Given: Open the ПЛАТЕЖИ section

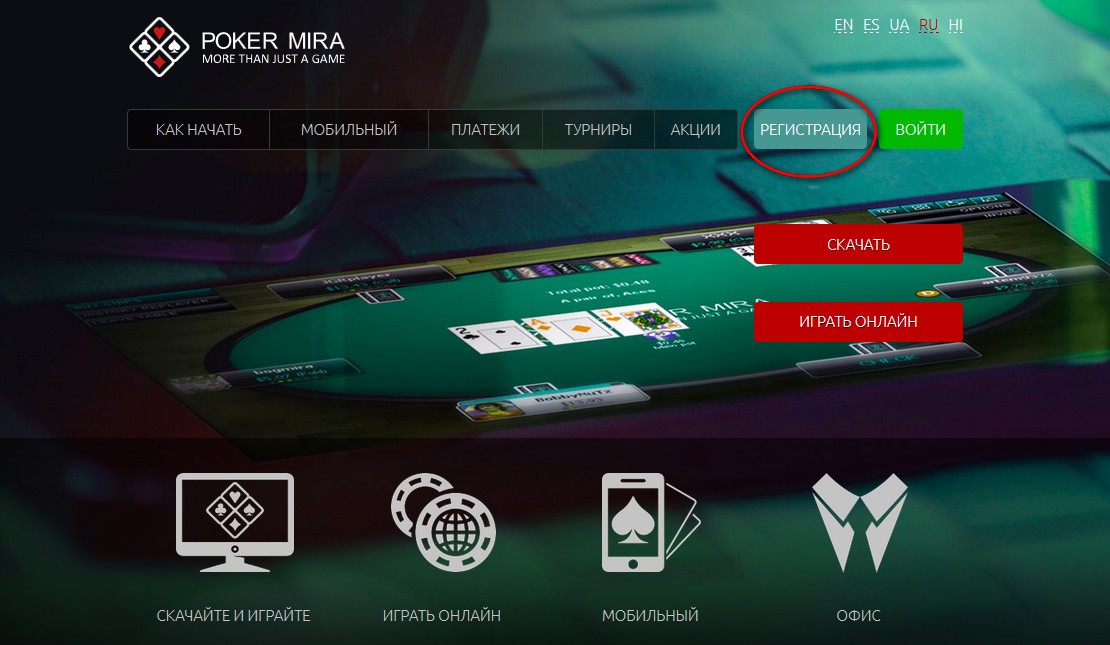Looking at the screenshot, I should 485,130.
